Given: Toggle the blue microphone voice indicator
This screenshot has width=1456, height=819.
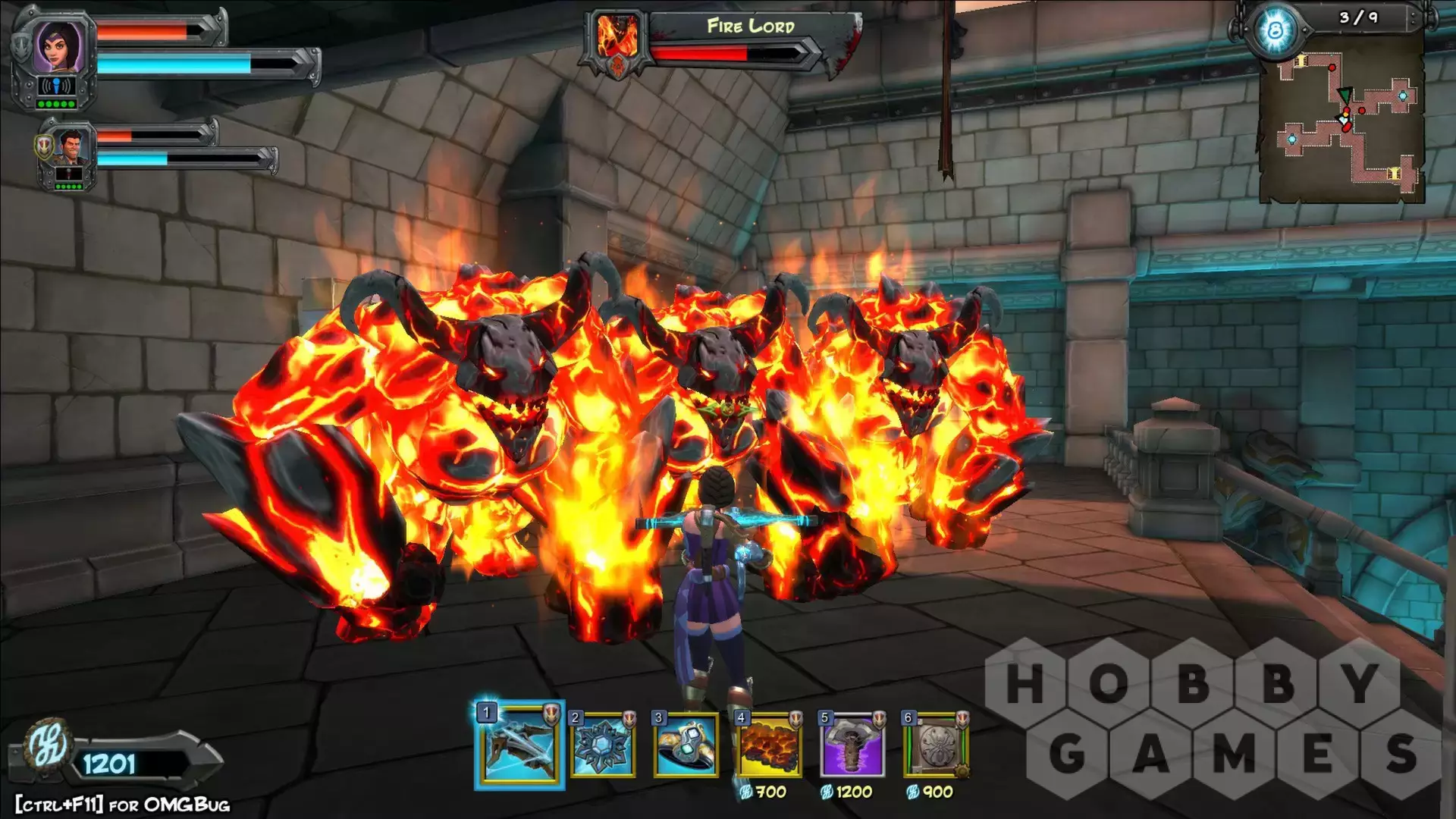Looking at the screenshot, I should coord(56,86).
